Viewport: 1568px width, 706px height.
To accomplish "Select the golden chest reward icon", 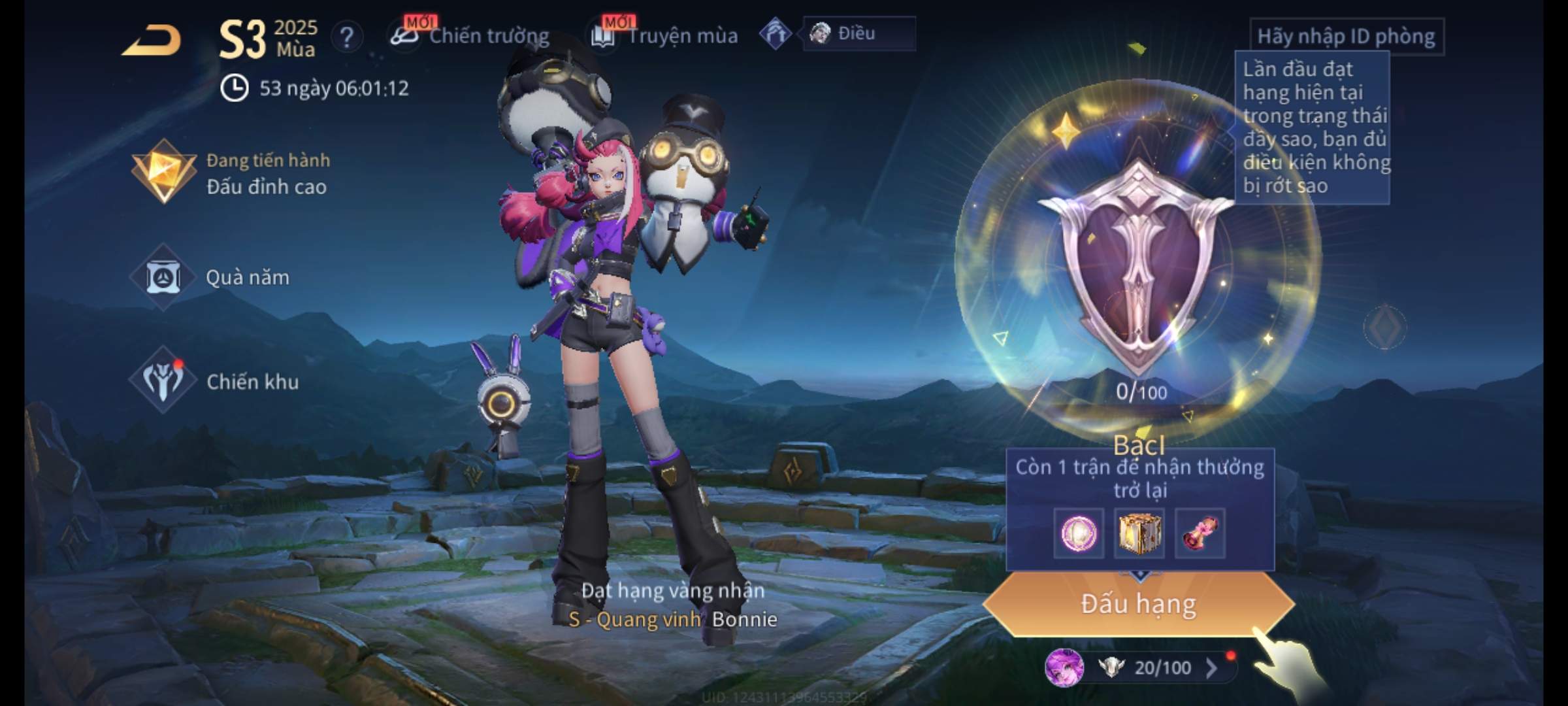I will pyautogui.click(x=1139, y=533).
